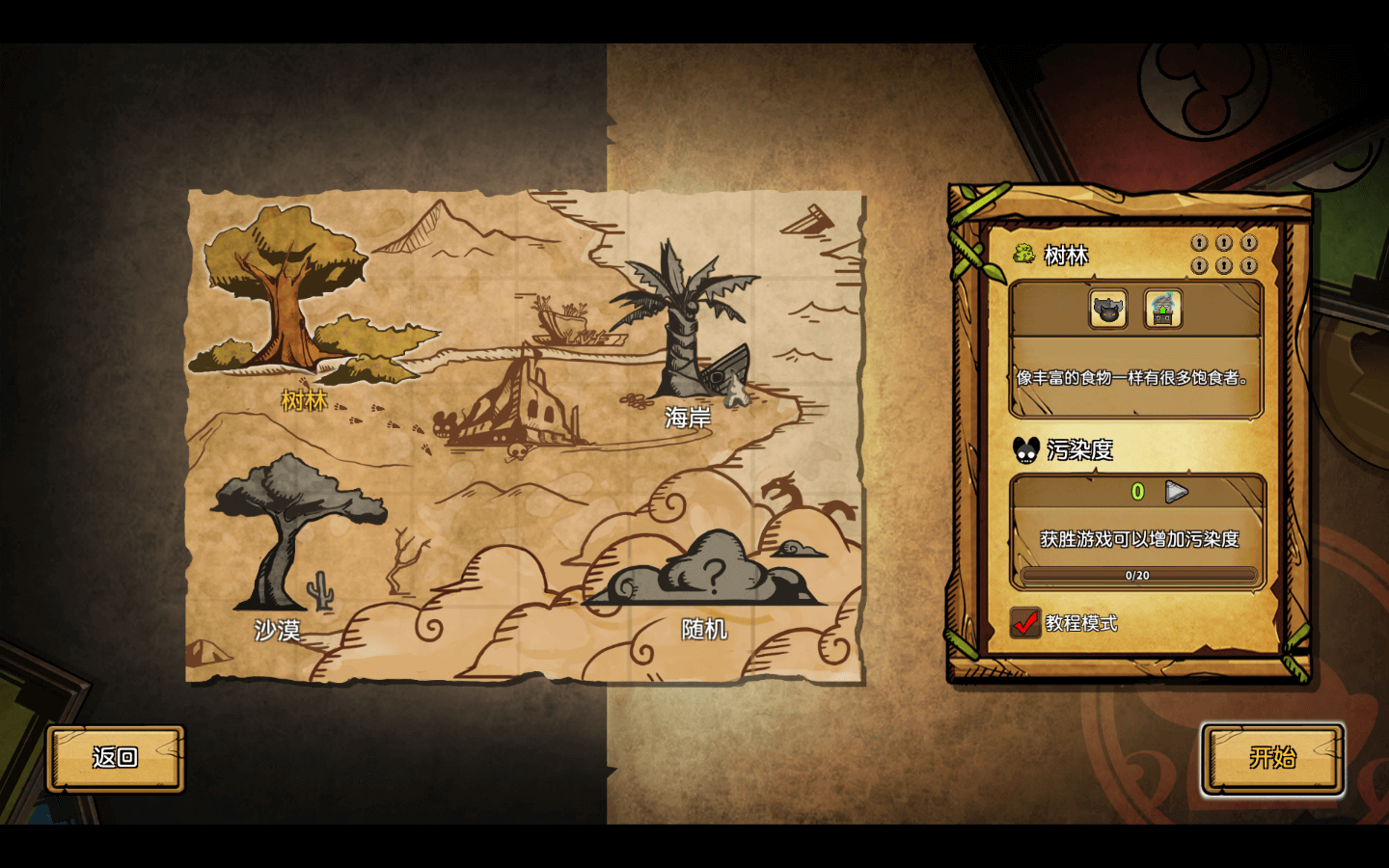Choose the 海岸 coast map location

click(687, 328)
